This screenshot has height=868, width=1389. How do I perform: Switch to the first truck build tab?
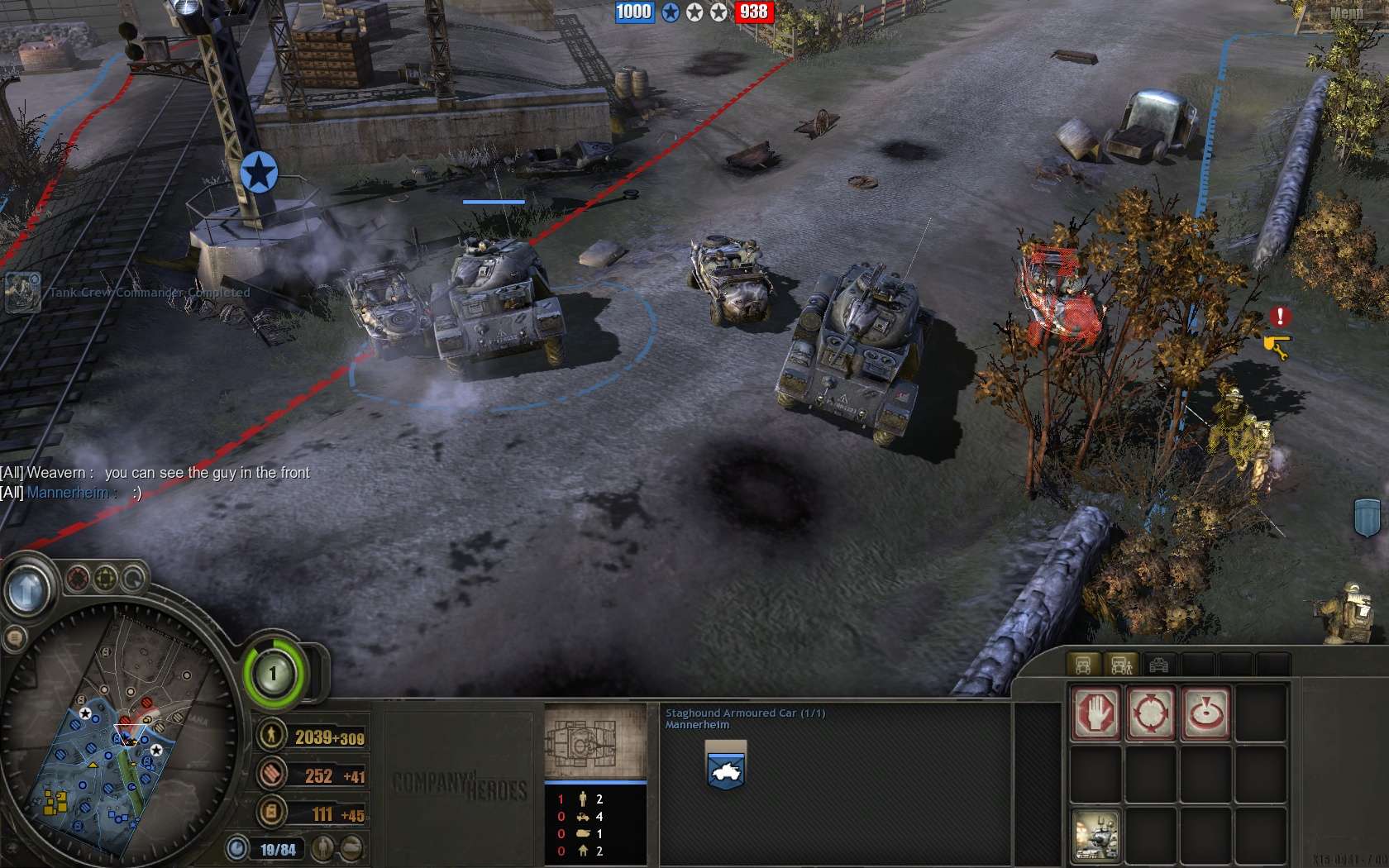tap(1083, 665)
